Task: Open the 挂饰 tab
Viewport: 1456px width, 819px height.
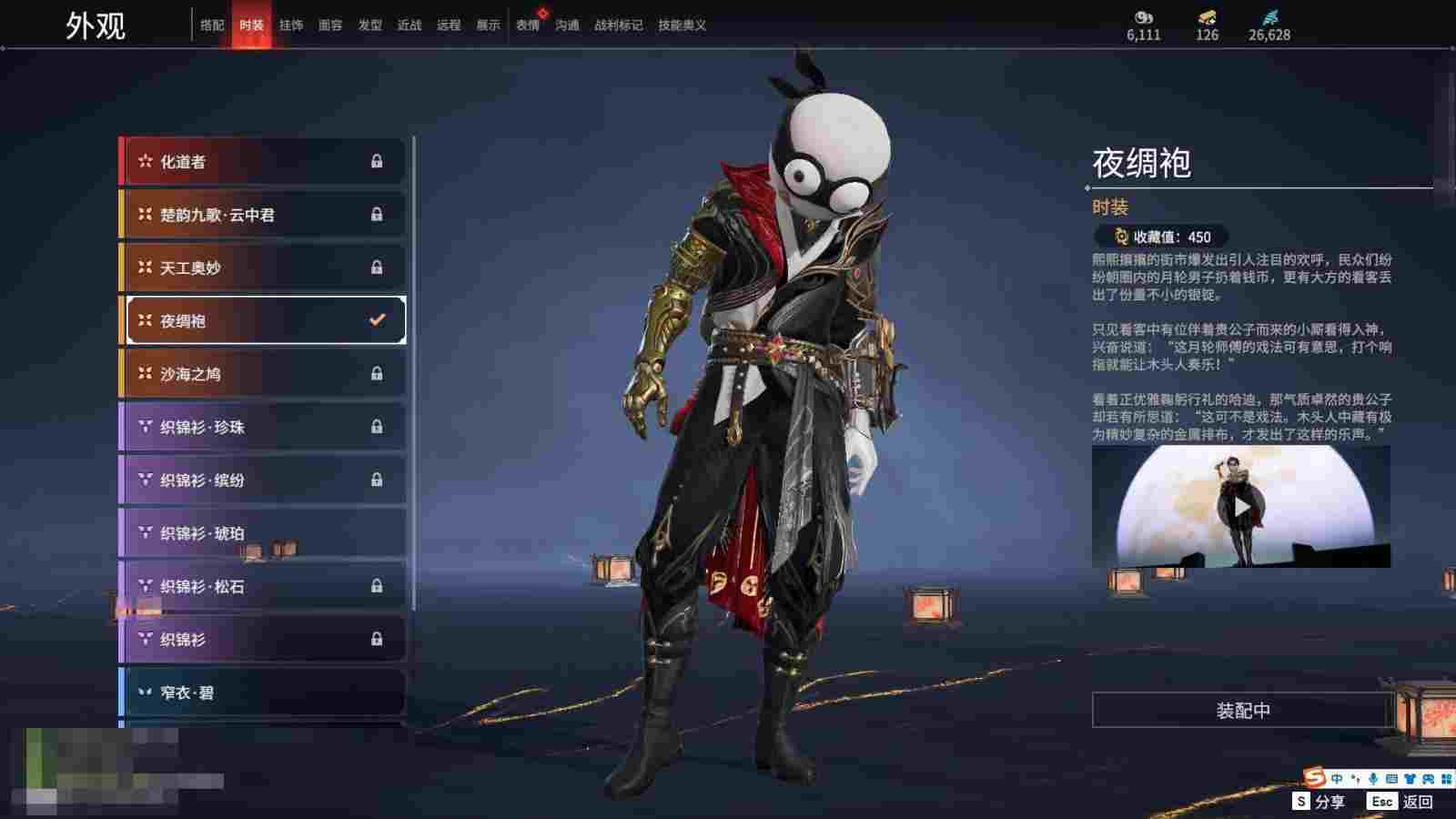Action: pyautogui.click(x=291, y=25)
